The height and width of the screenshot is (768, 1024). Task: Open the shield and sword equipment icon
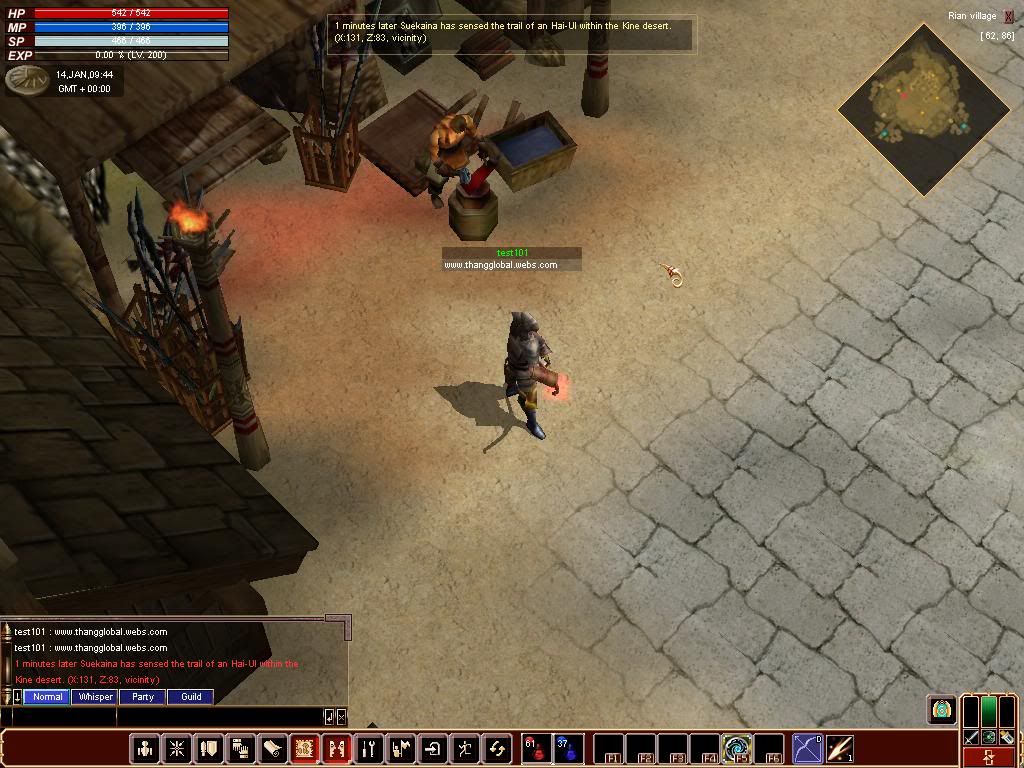tap(209, 748)
